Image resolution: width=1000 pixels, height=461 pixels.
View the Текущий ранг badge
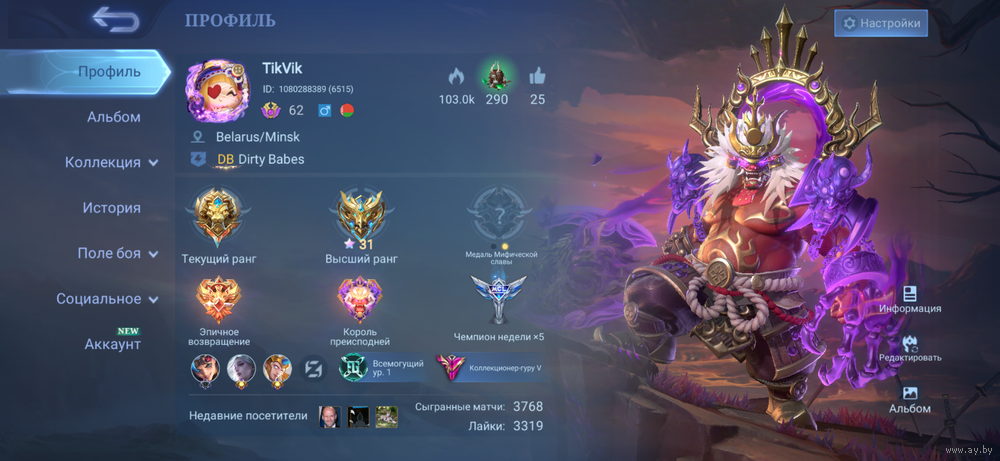tap(219, 218)
